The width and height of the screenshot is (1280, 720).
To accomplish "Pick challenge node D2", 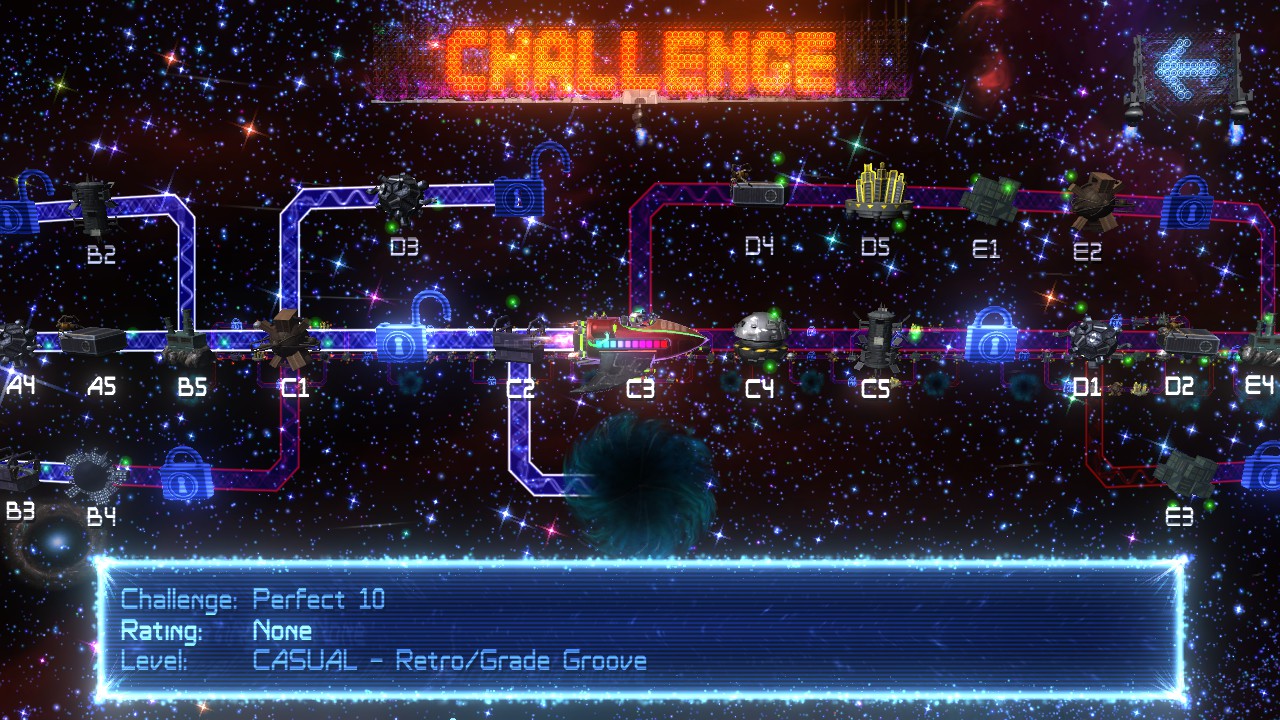I will [1190, 342].
